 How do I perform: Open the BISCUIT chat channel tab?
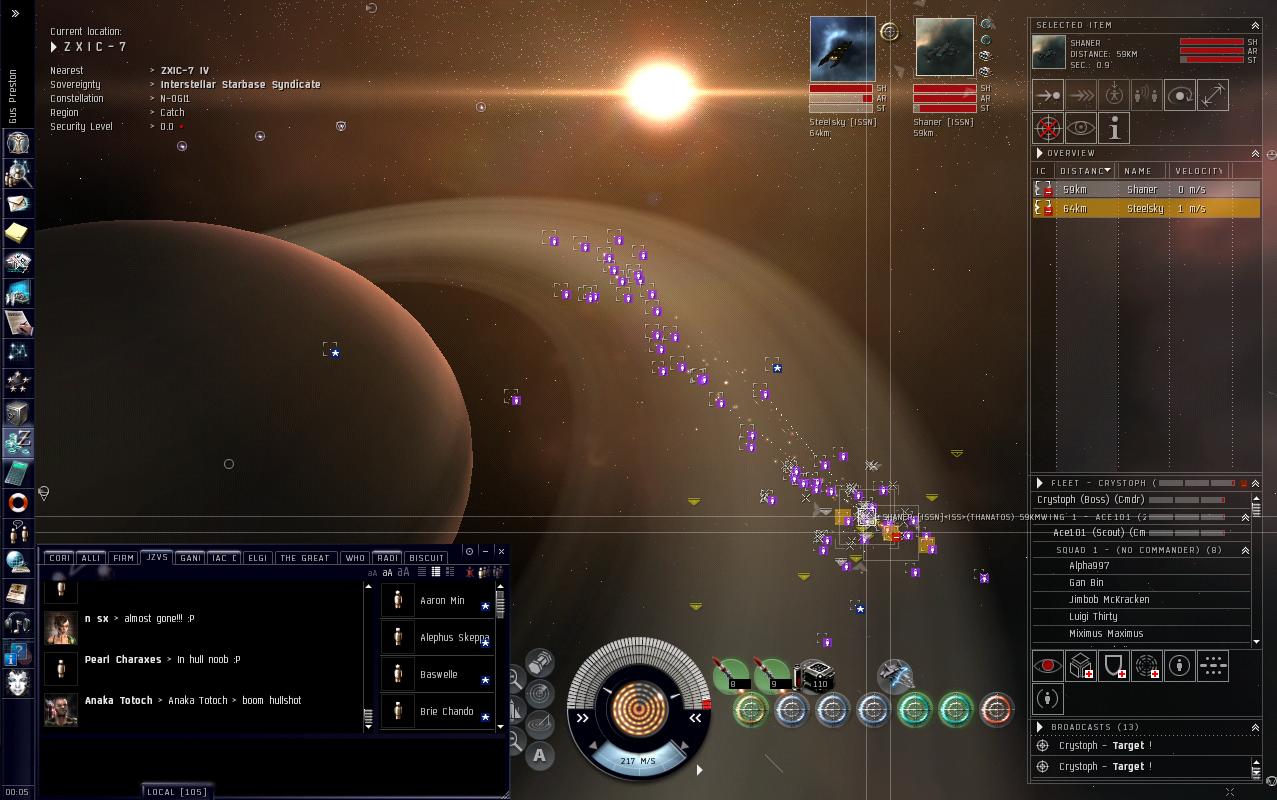pyautogui.click(x=427, y=558)
